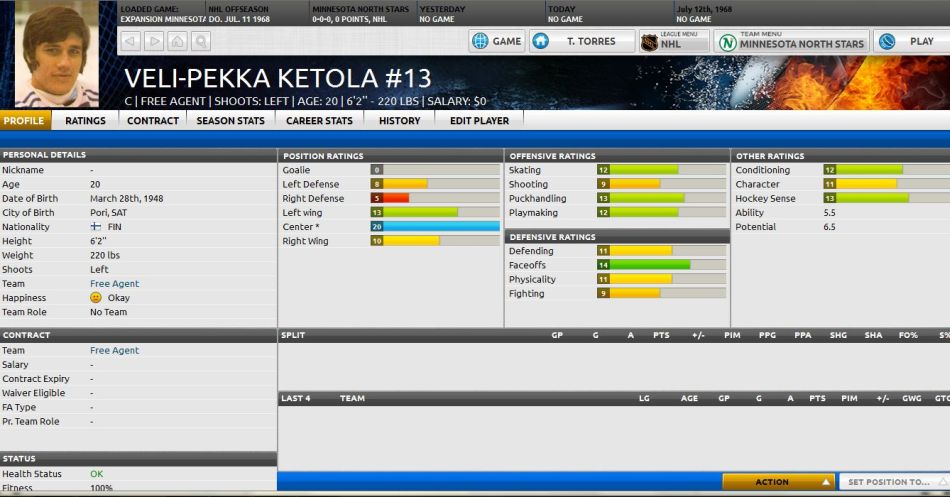
Task: Choose the Edit Player tab
Action: [479, 120]
